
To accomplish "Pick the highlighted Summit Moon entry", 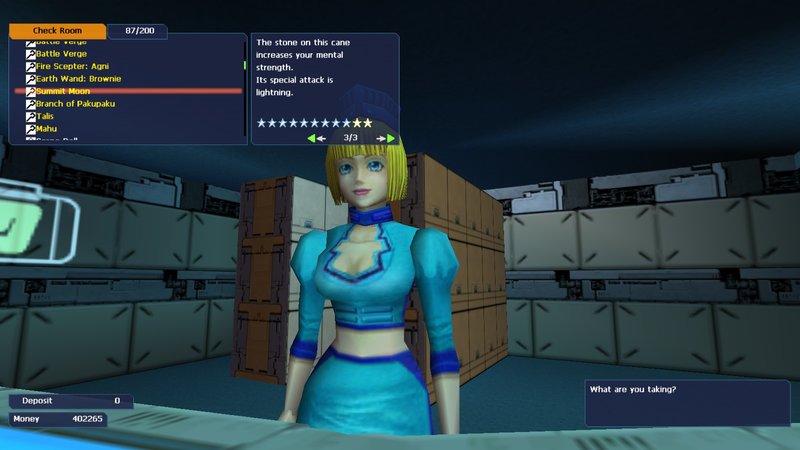I will 63,91.
